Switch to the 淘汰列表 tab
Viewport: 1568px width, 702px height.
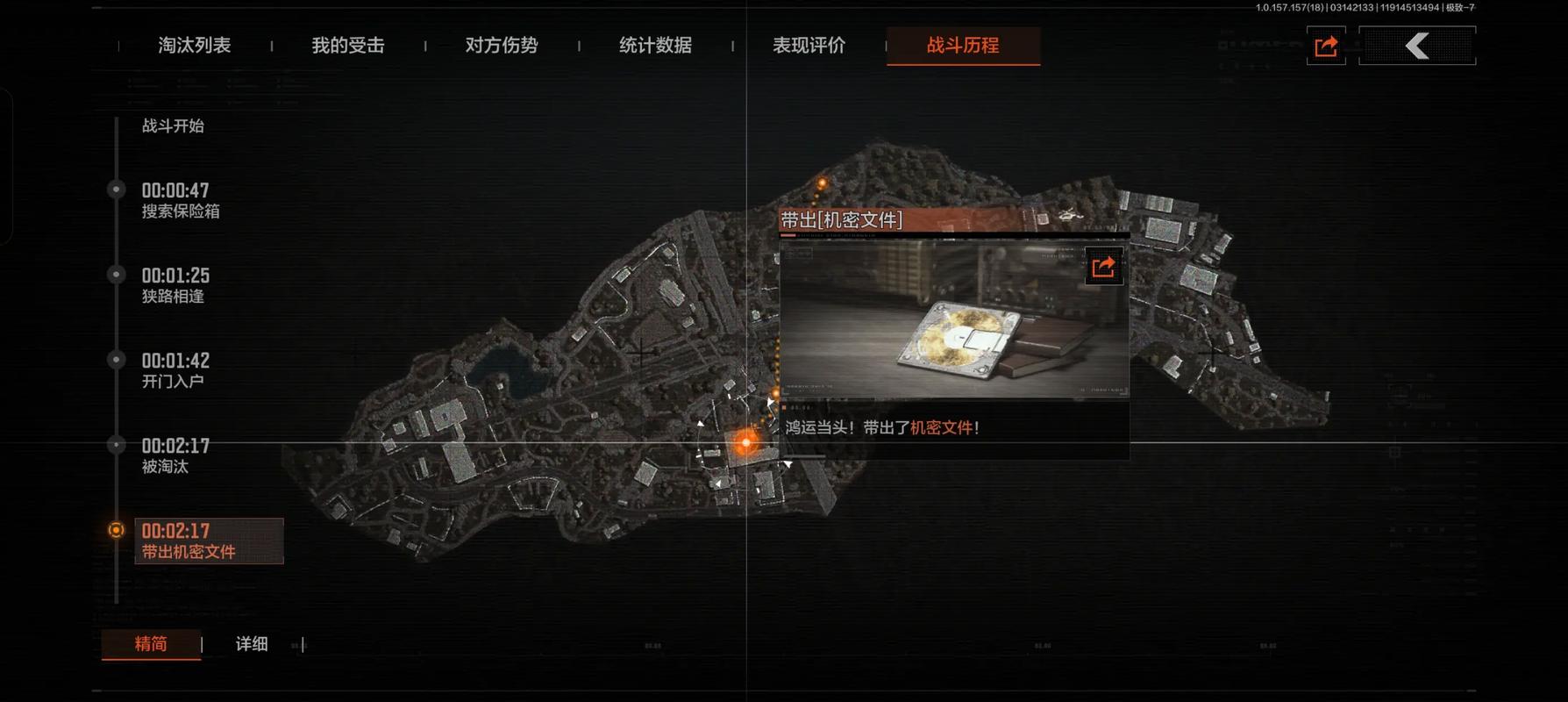coord(194,46)
